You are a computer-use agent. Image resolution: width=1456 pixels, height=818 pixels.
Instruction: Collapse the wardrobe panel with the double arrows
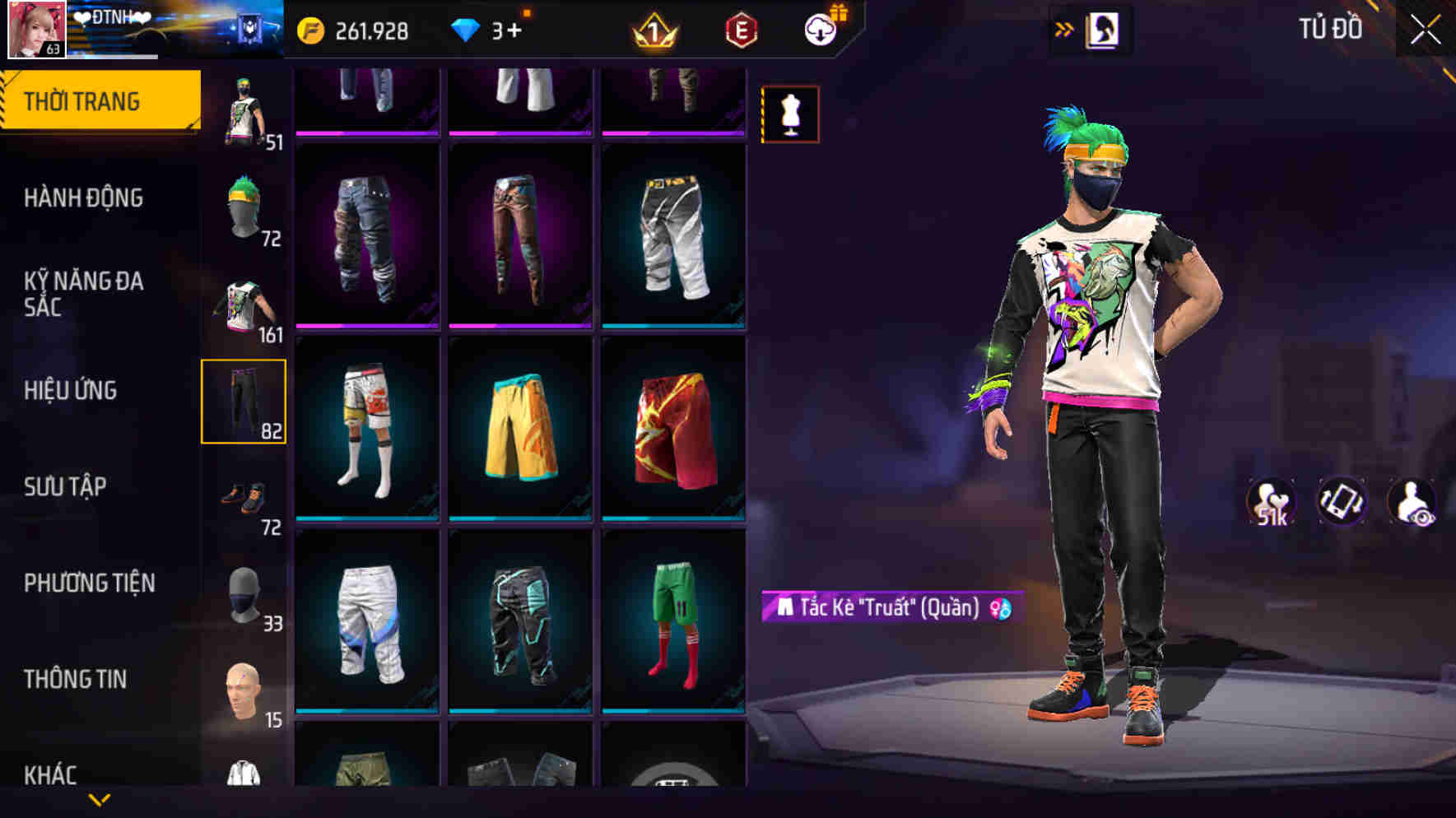1065,29
